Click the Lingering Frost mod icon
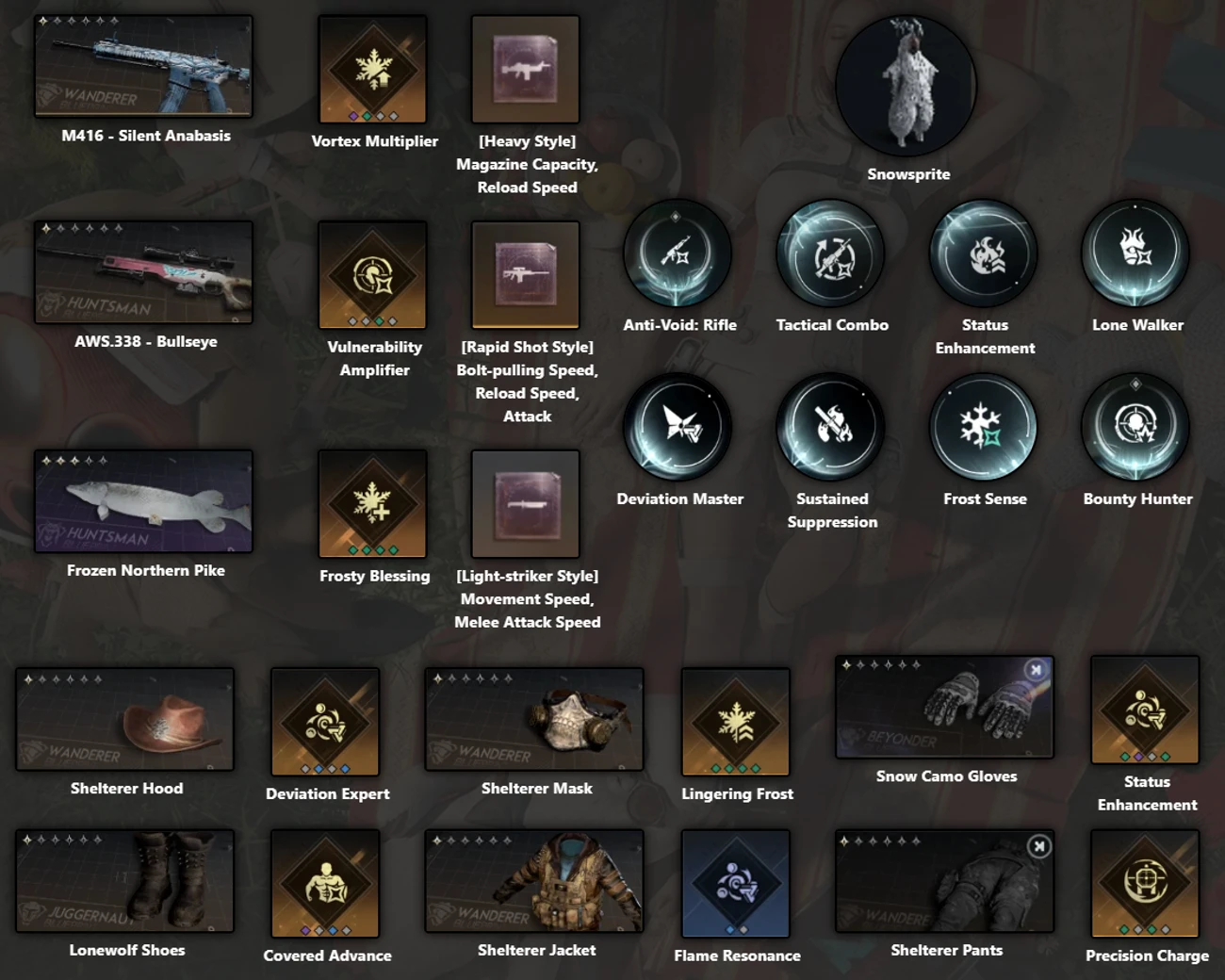This screenshot has height=980, width=1225. [736, 721]
